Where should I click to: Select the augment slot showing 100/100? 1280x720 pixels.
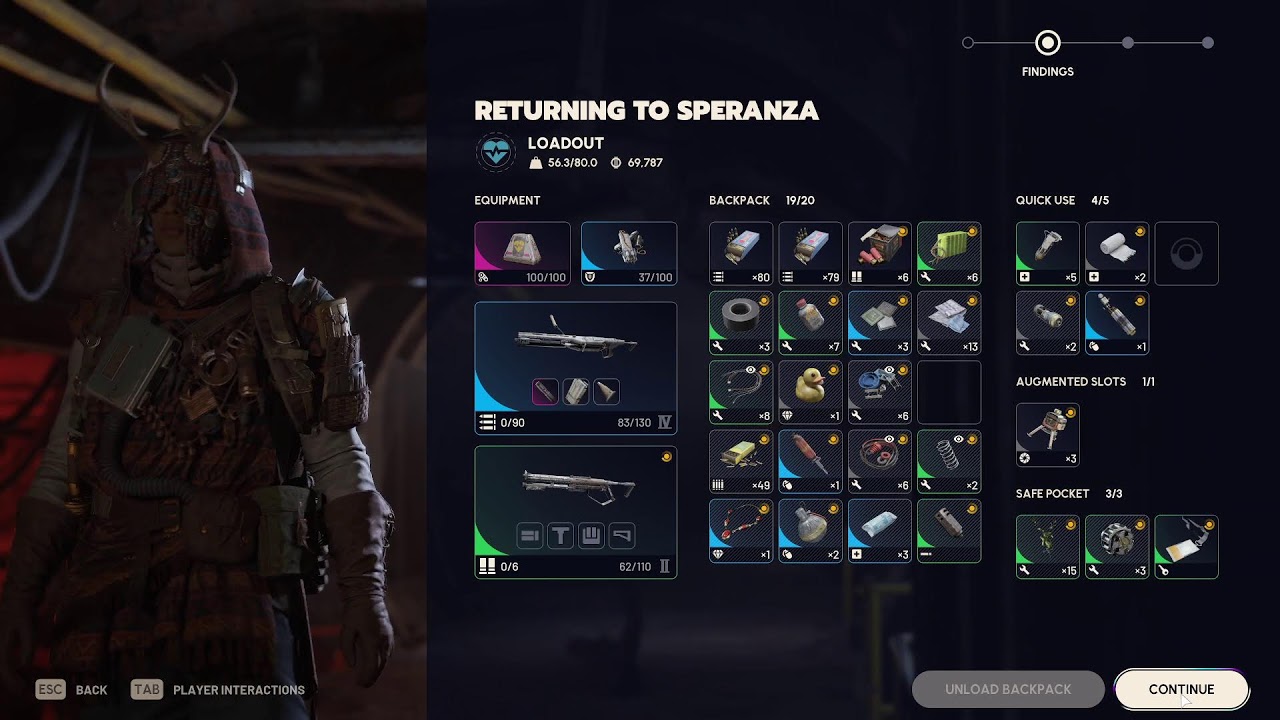(522, 254)
